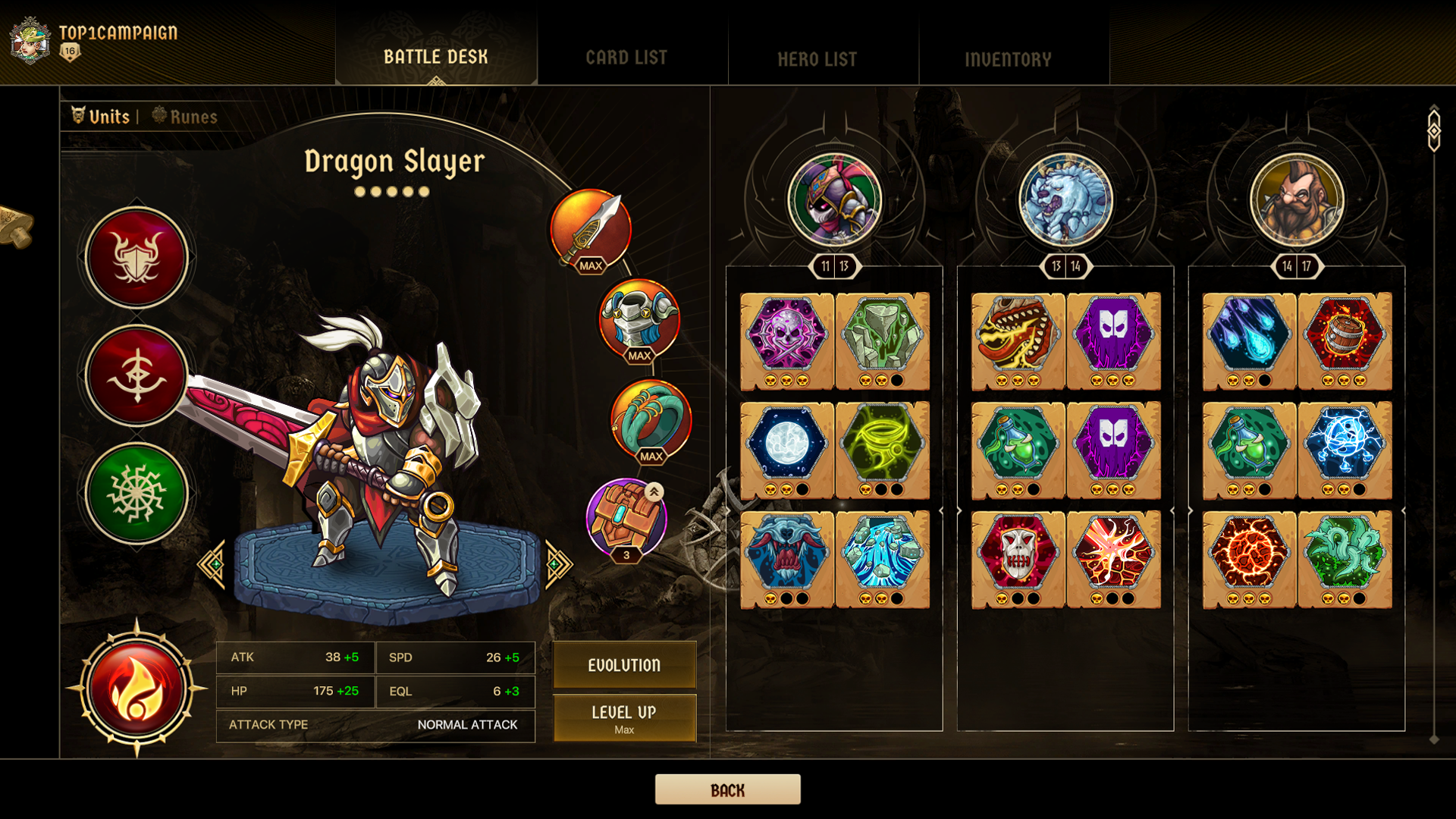Switch to the Card List tab
This screenshot has width=1456, height=819.
tap(626, 56)
